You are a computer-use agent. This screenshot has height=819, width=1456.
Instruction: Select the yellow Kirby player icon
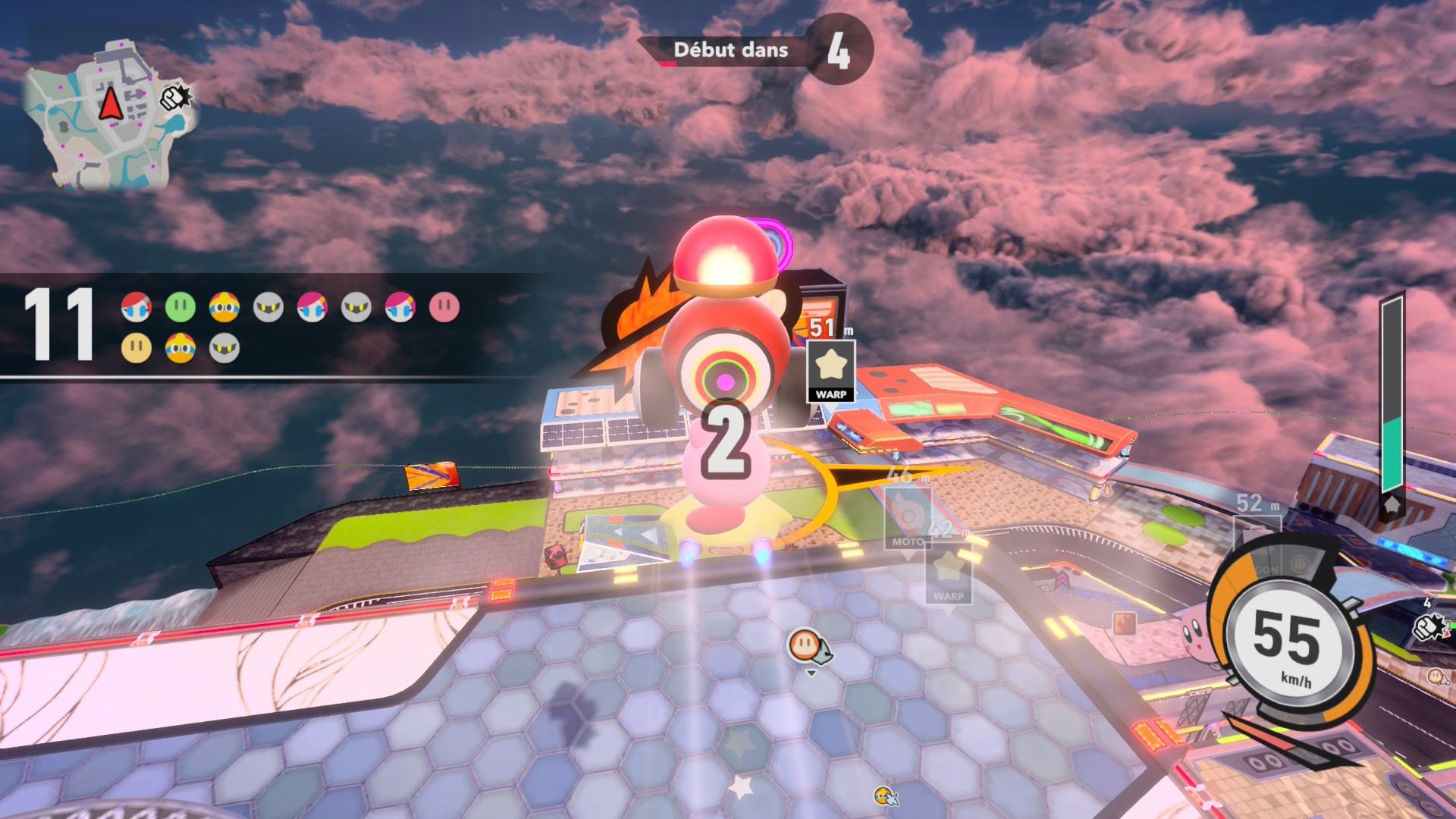(136, 348)
